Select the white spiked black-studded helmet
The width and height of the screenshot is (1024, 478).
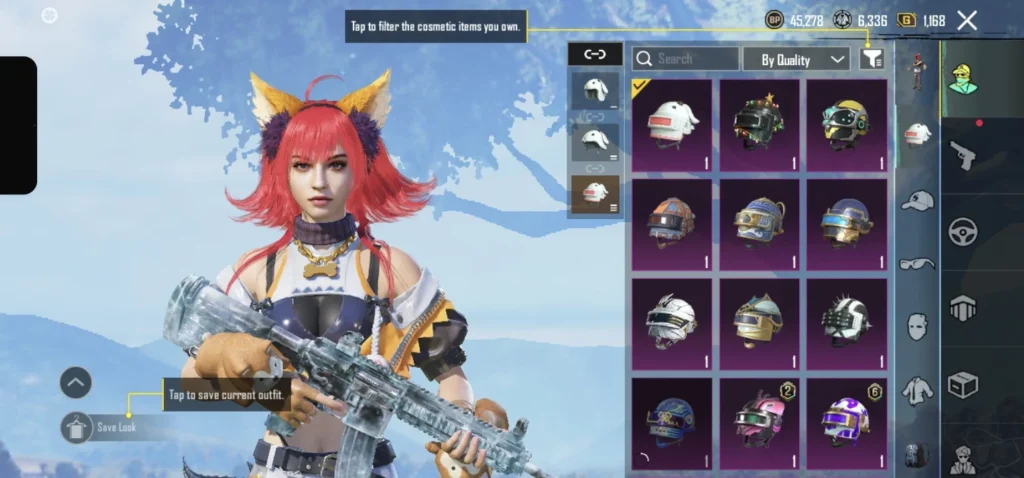[846, 324]
